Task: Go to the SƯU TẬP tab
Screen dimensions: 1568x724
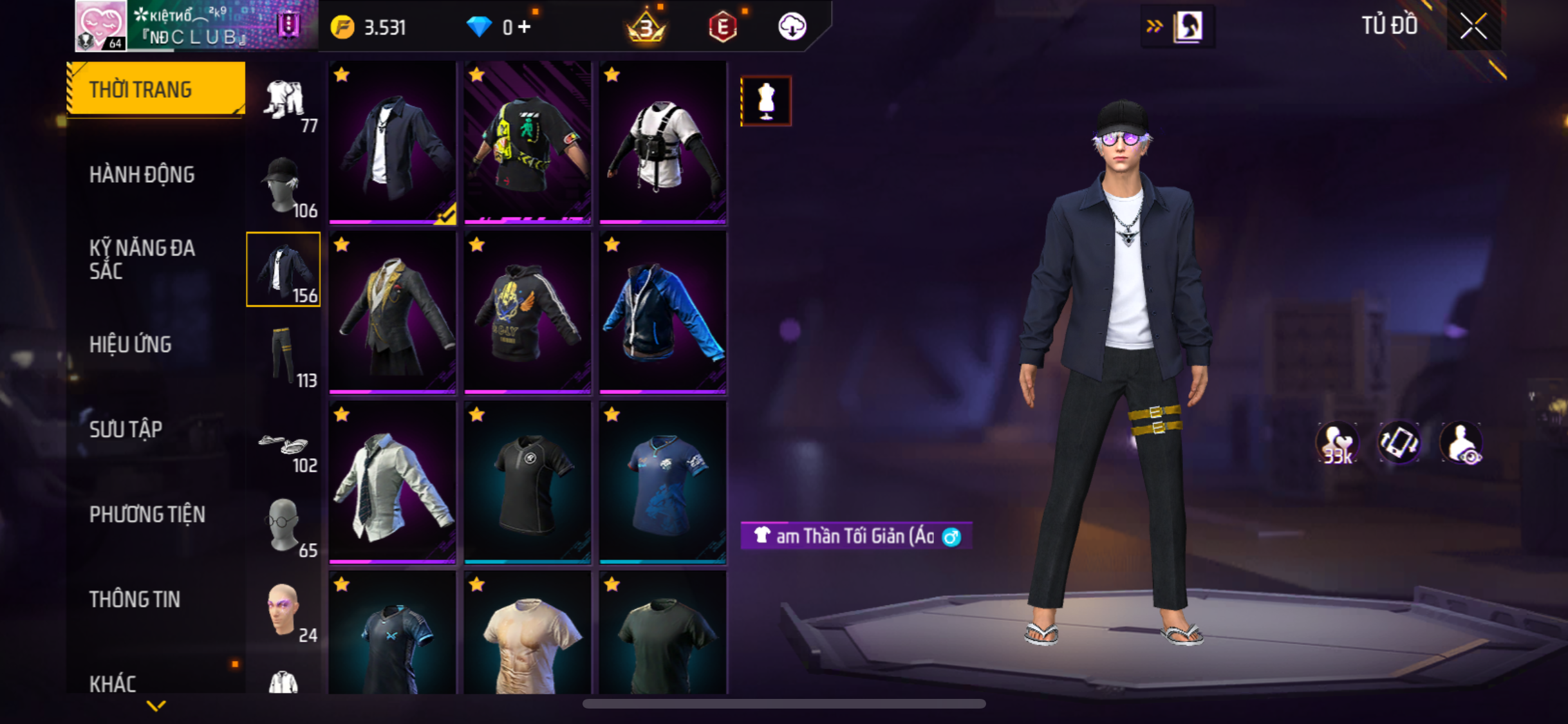Action: (x=126, y=429)
